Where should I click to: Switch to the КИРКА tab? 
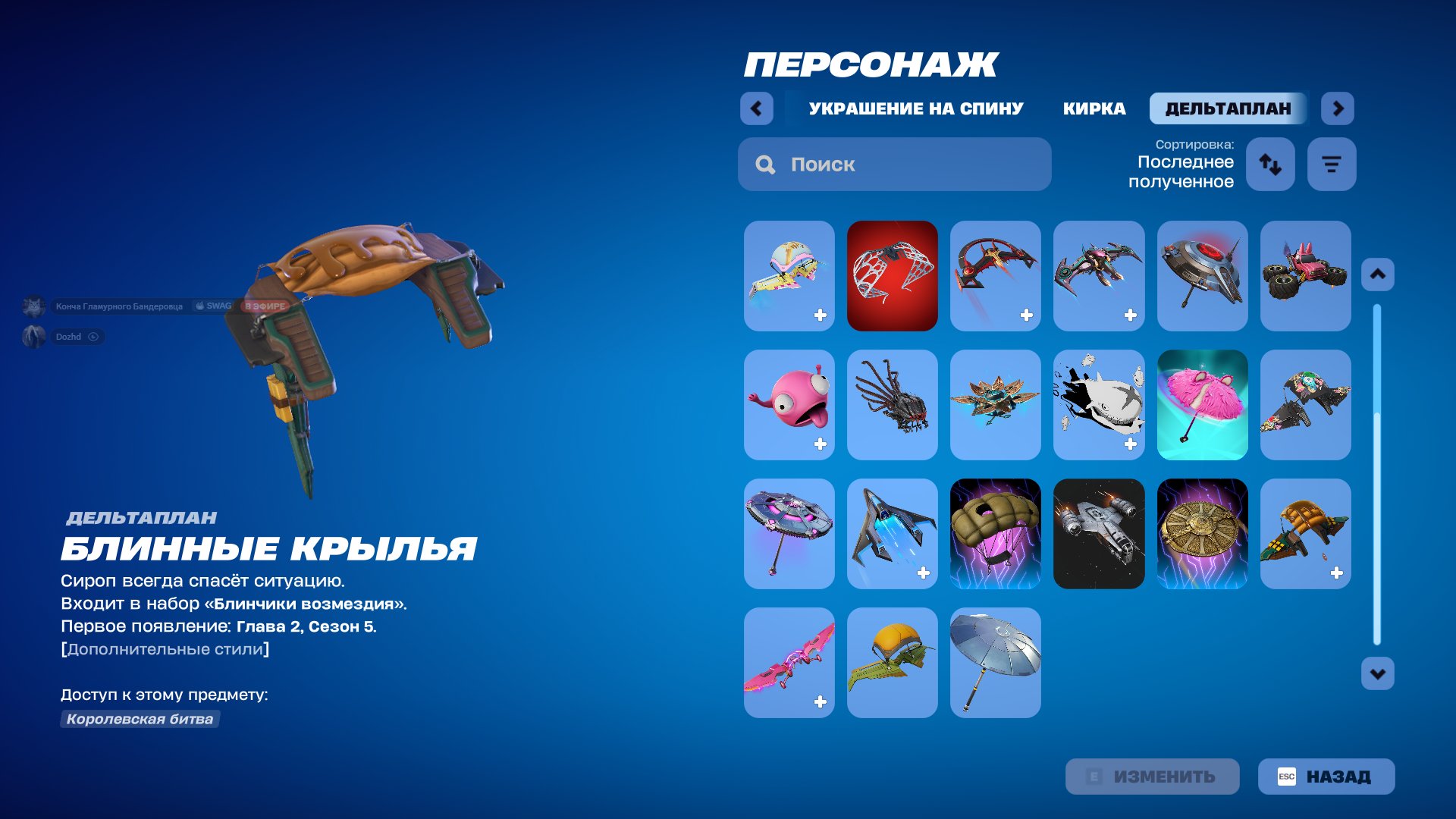1095,108
